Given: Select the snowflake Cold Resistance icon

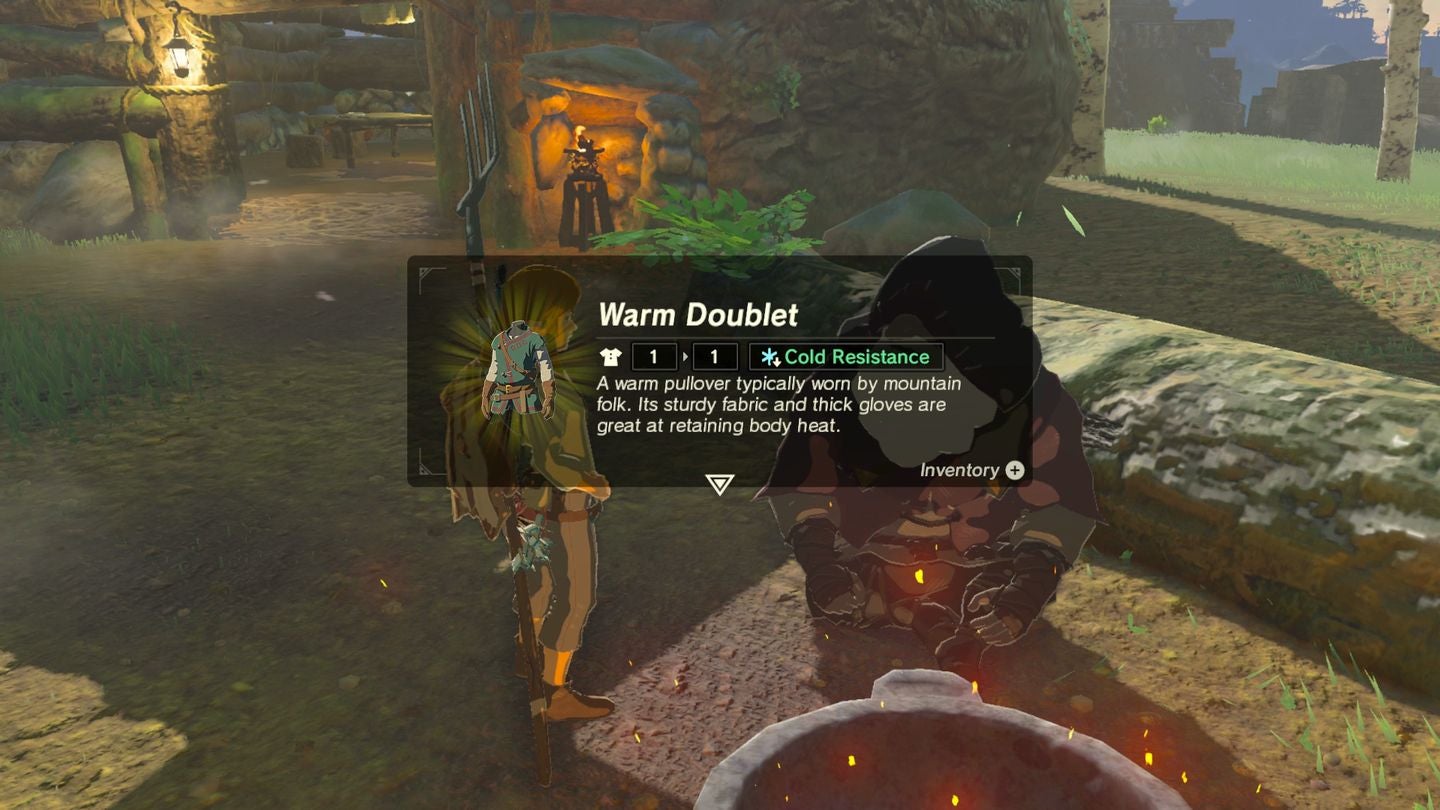Looking at the screenshot, I should tap(768, 356).
